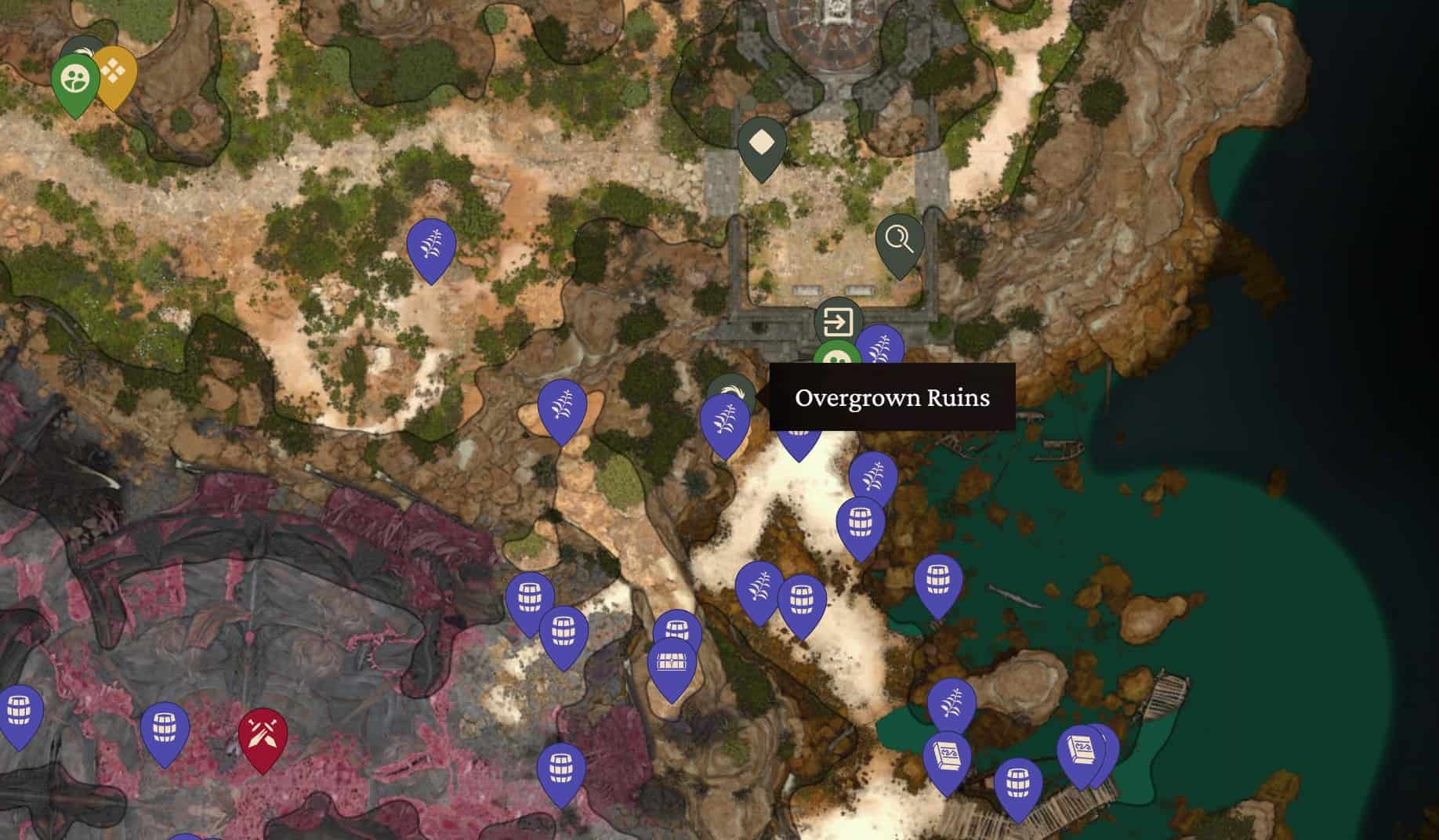Select the Overgrown Ruins tooltip label

[892, 397]
